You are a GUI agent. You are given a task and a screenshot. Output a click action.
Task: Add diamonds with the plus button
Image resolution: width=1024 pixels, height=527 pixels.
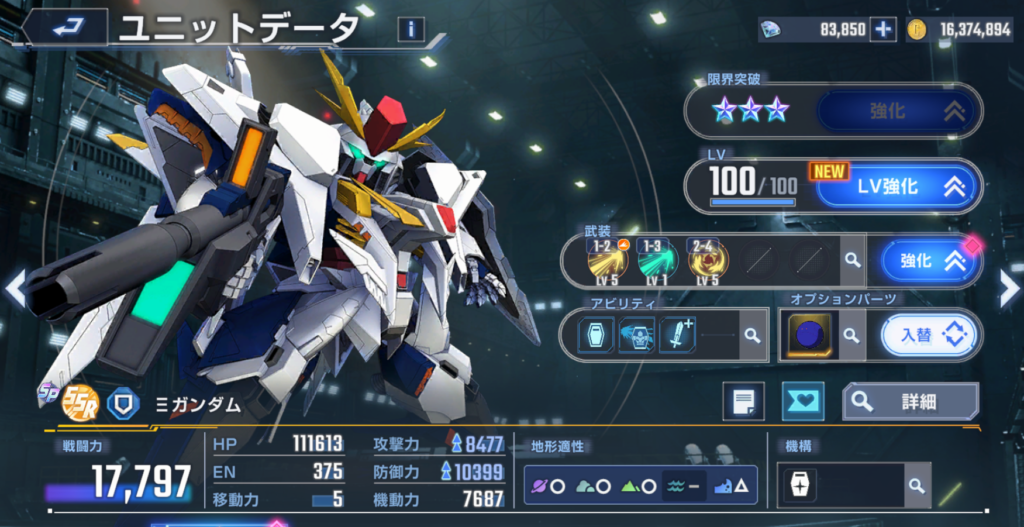[x=883, y=30]
